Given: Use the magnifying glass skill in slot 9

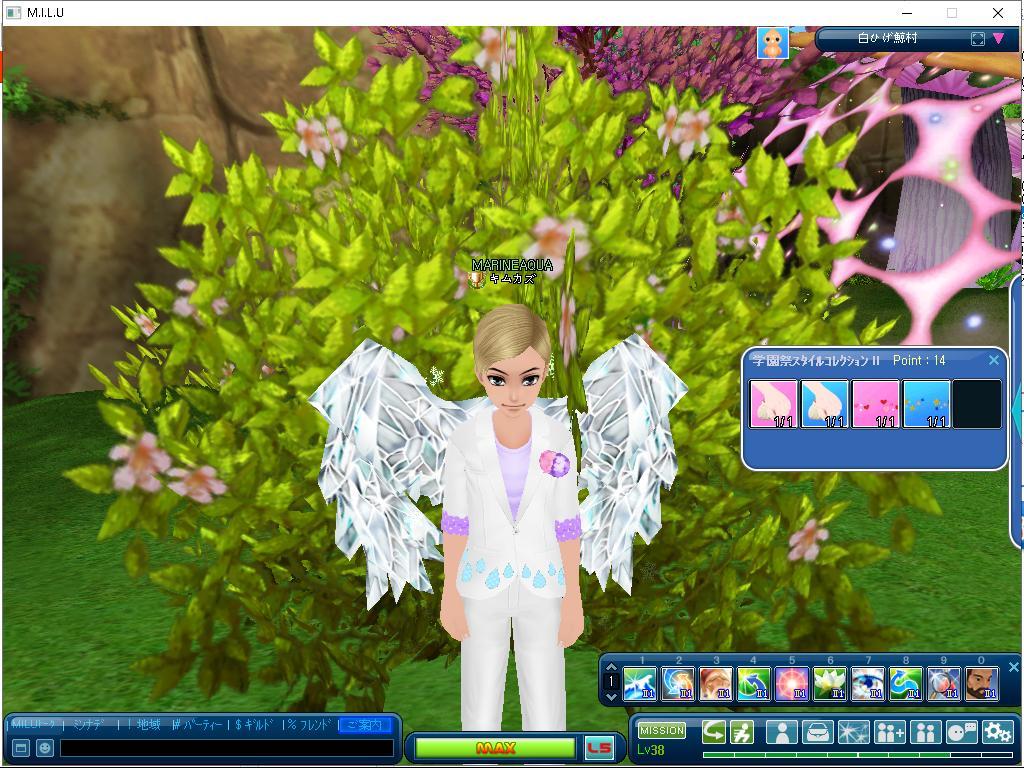Looking at the screenshot, I should point(943,684).
